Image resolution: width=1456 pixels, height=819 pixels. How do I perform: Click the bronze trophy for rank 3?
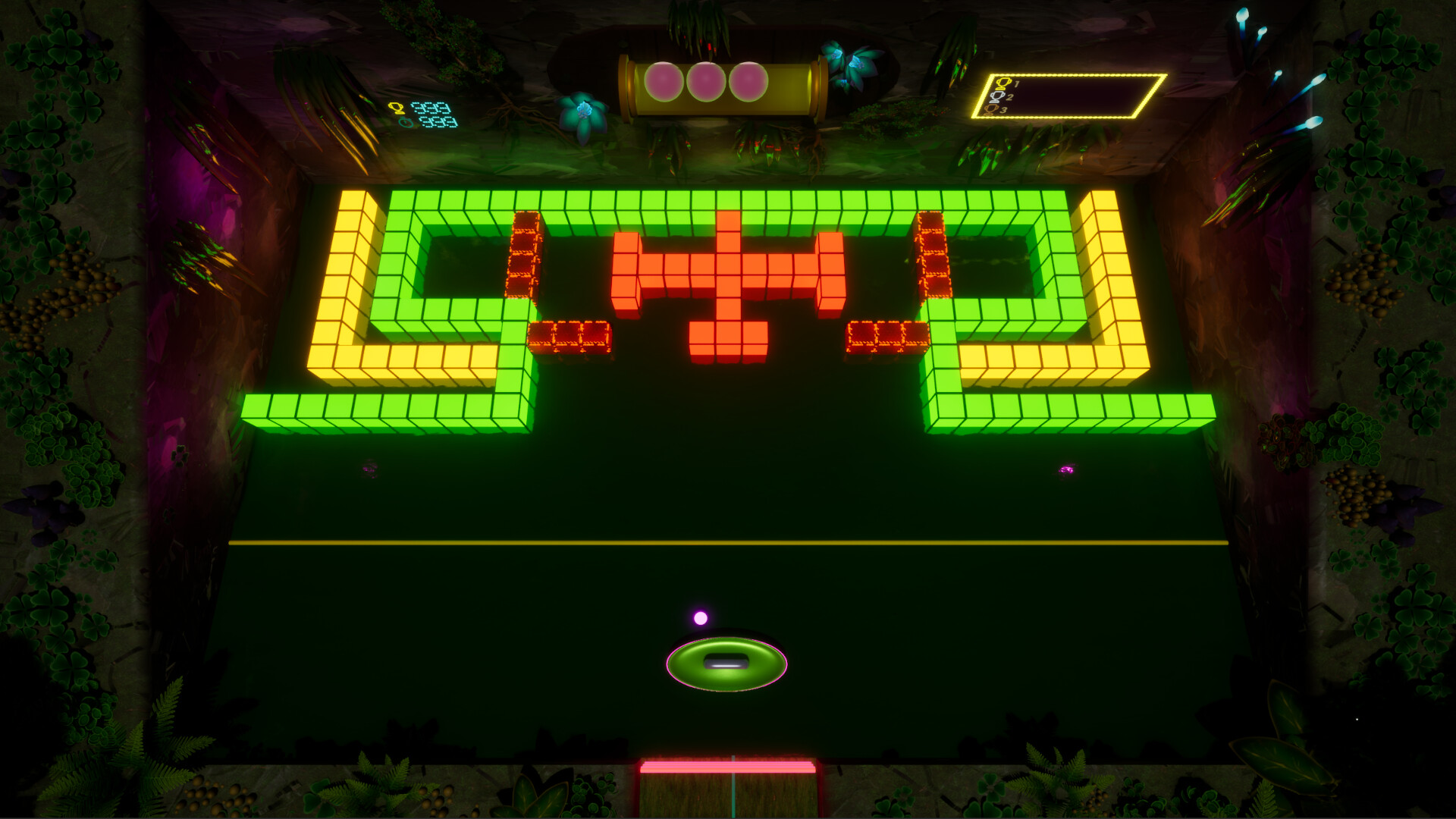(x=990, y=111)
